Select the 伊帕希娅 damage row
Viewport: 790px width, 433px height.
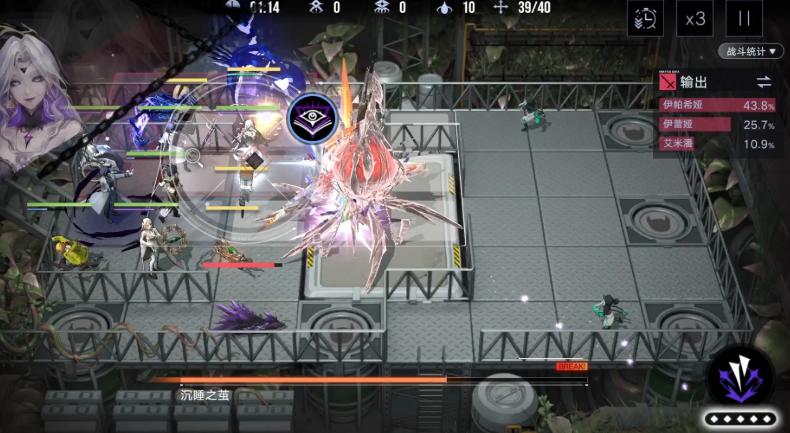coord(717,105)
